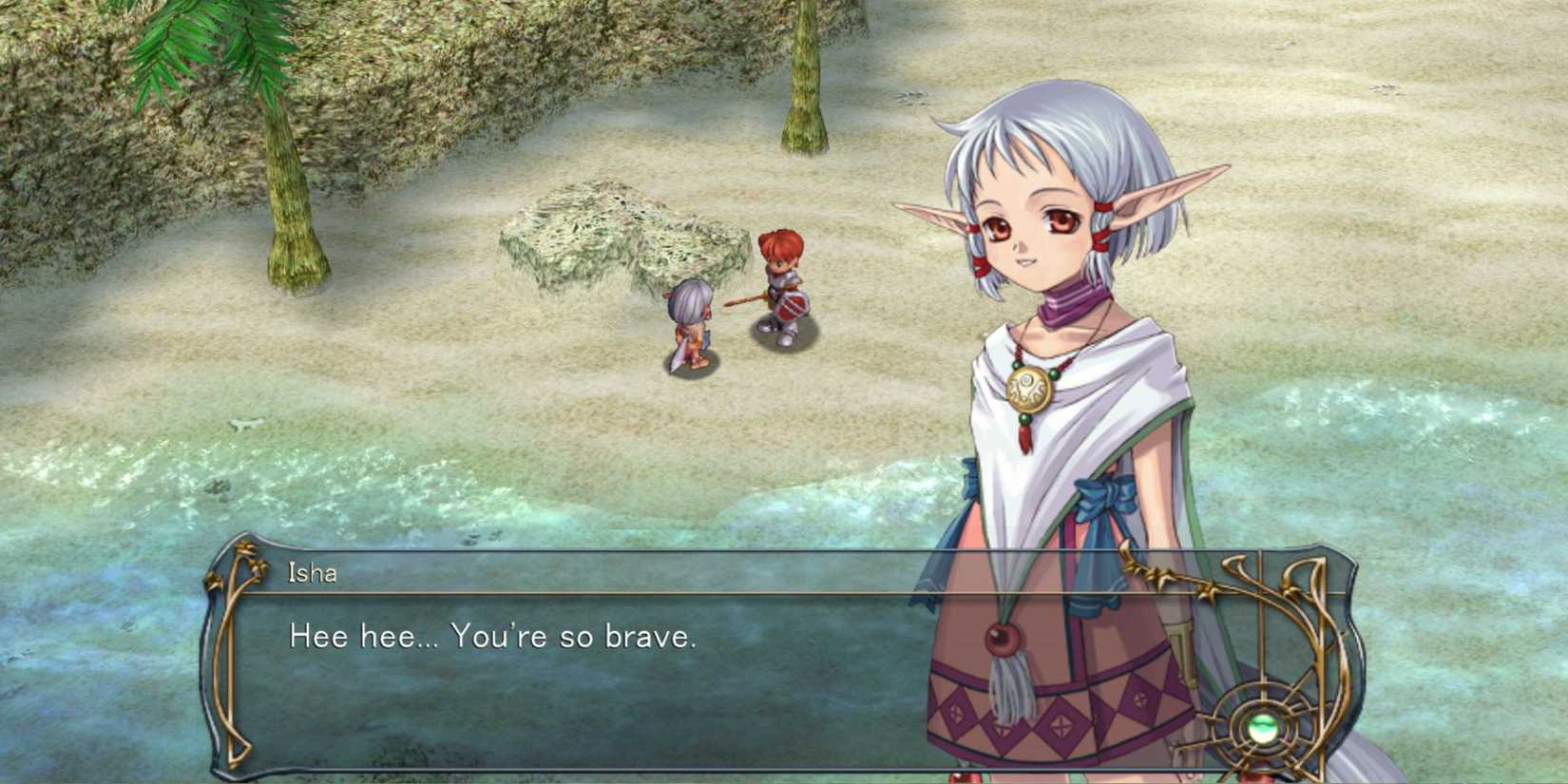Click the gold necklace pendant on Isha's portrait
This screenshot has height=784, width=1568.
click(x=1029, y=388)
